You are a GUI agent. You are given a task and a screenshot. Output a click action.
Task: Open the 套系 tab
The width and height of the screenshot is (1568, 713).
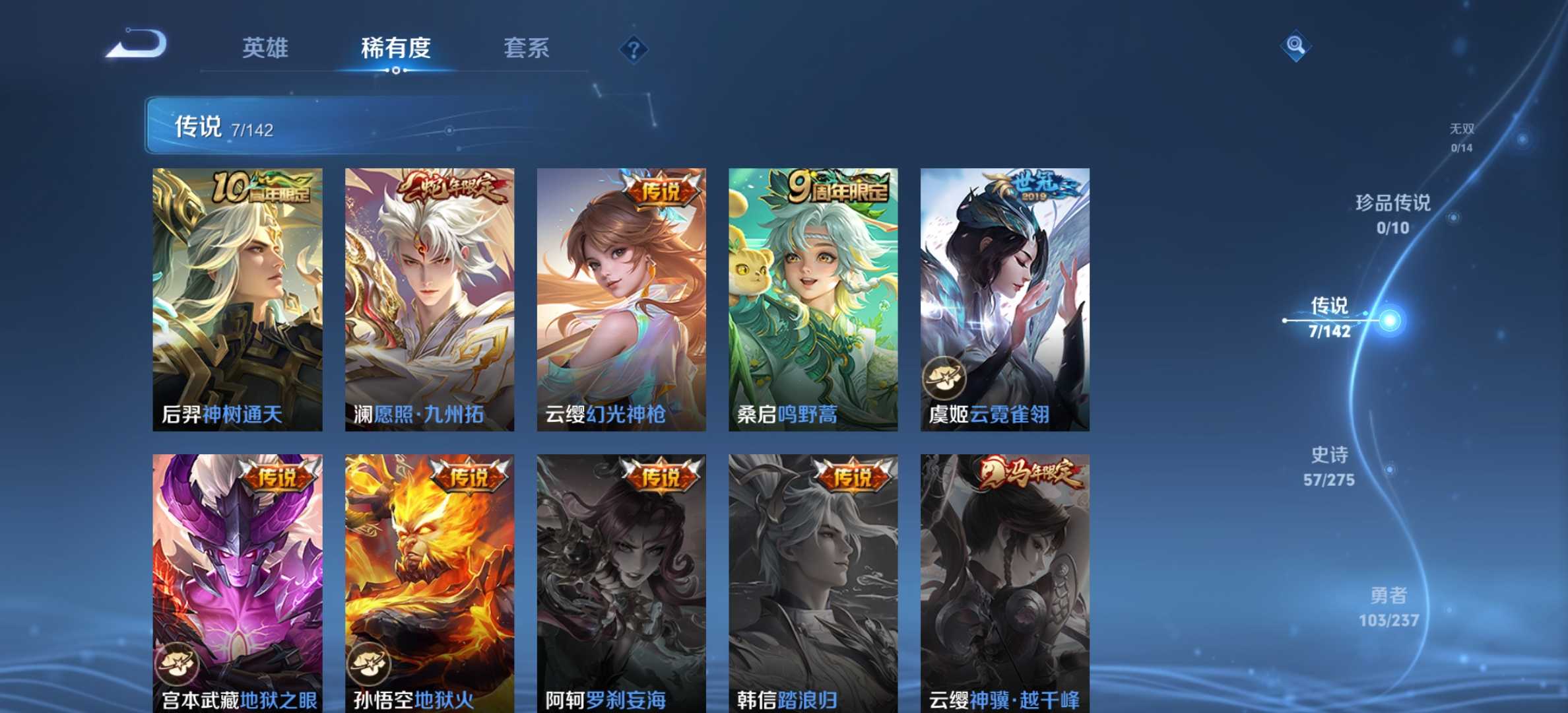point(526,48)
